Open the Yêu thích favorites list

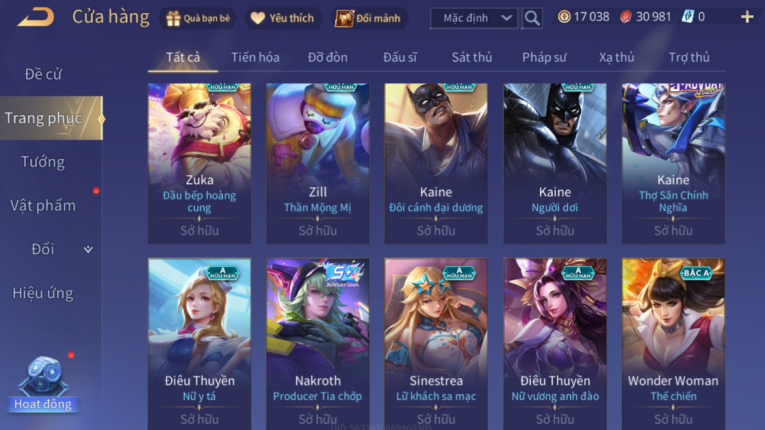coord(281,18)
